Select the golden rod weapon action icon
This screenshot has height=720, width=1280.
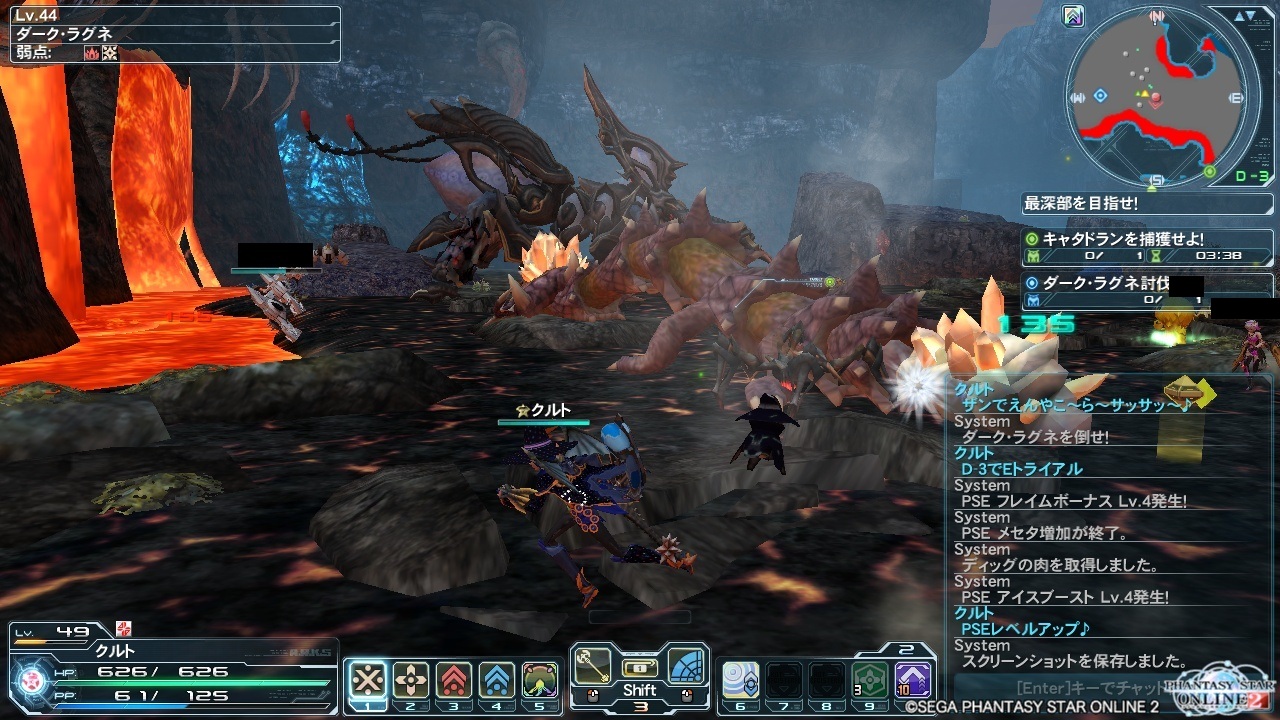(592, 665)
